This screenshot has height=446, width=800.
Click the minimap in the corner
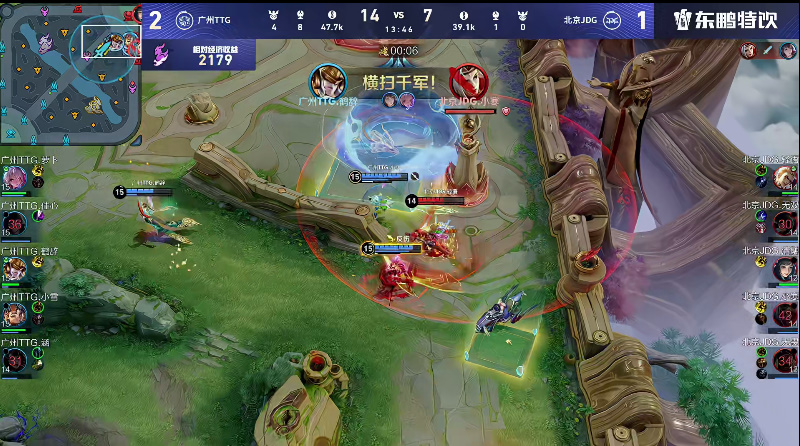click(70, 70)
